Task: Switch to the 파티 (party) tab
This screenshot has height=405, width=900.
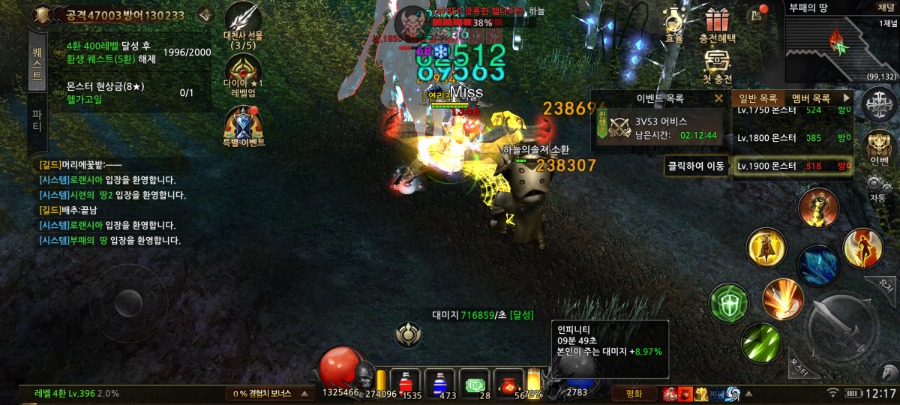Action: [37, 122]
